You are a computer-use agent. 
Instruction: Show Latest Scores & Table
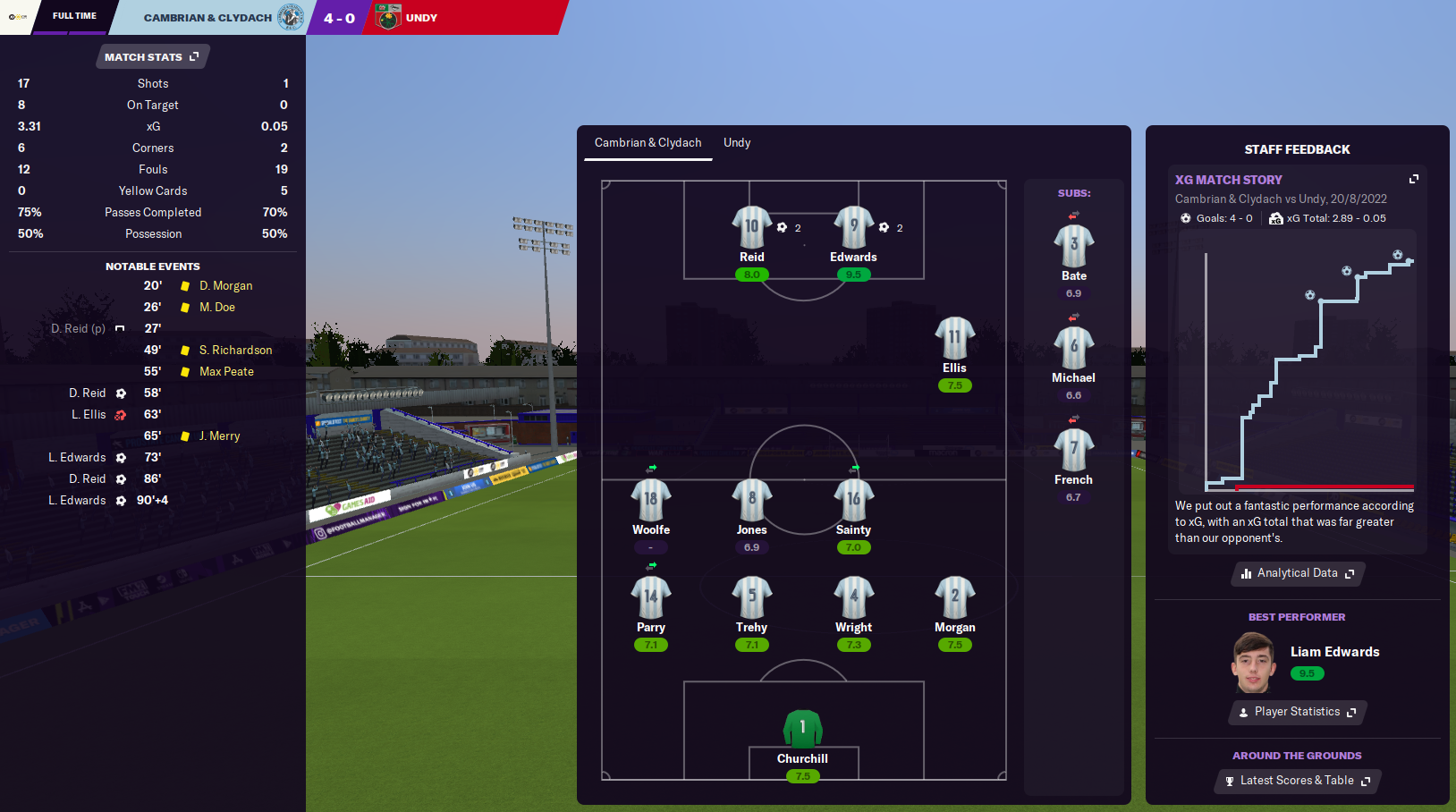click(x=1298, y=781)
